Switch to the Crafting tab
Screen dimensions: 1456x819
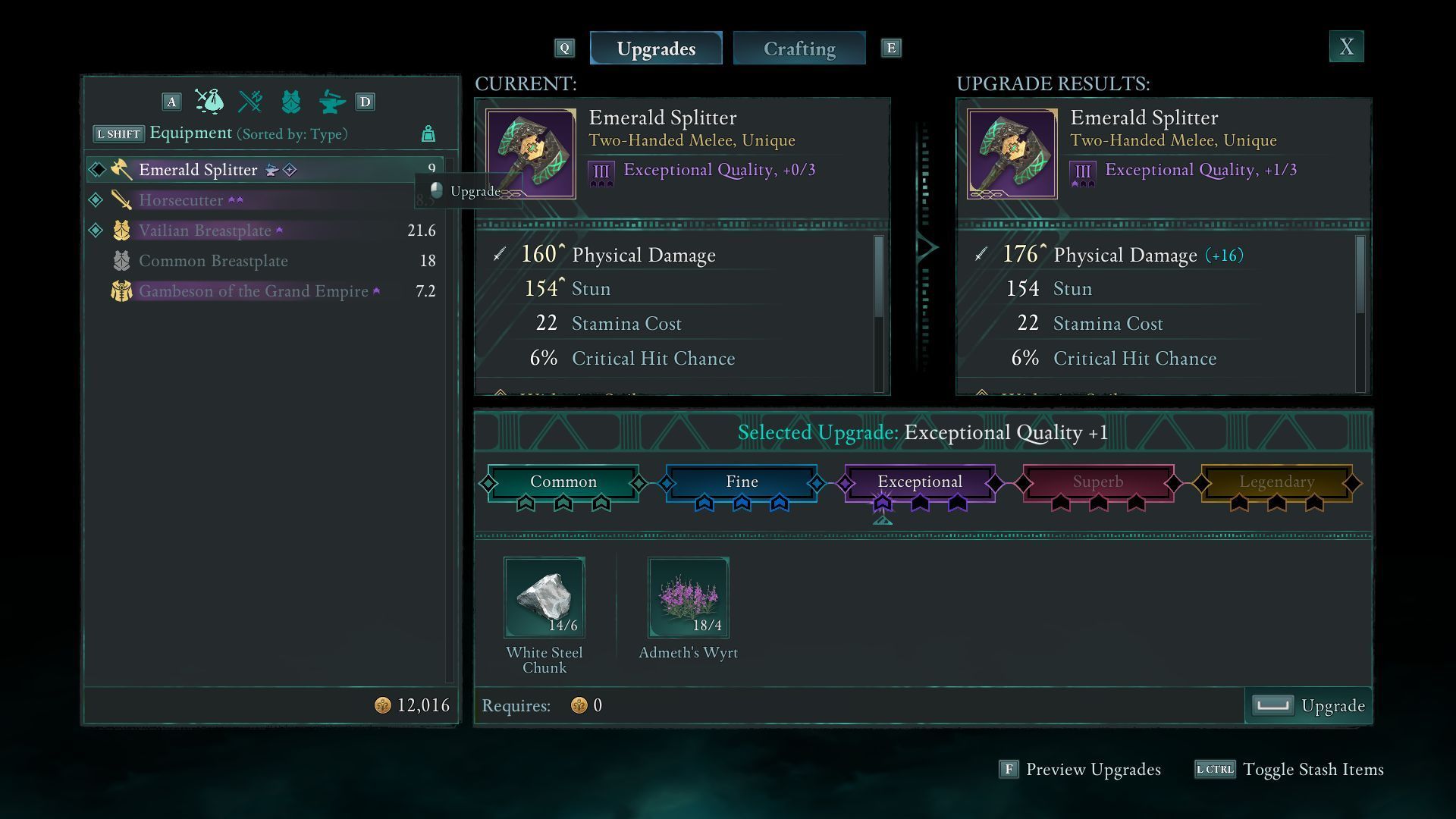click(x=799, y=49)
